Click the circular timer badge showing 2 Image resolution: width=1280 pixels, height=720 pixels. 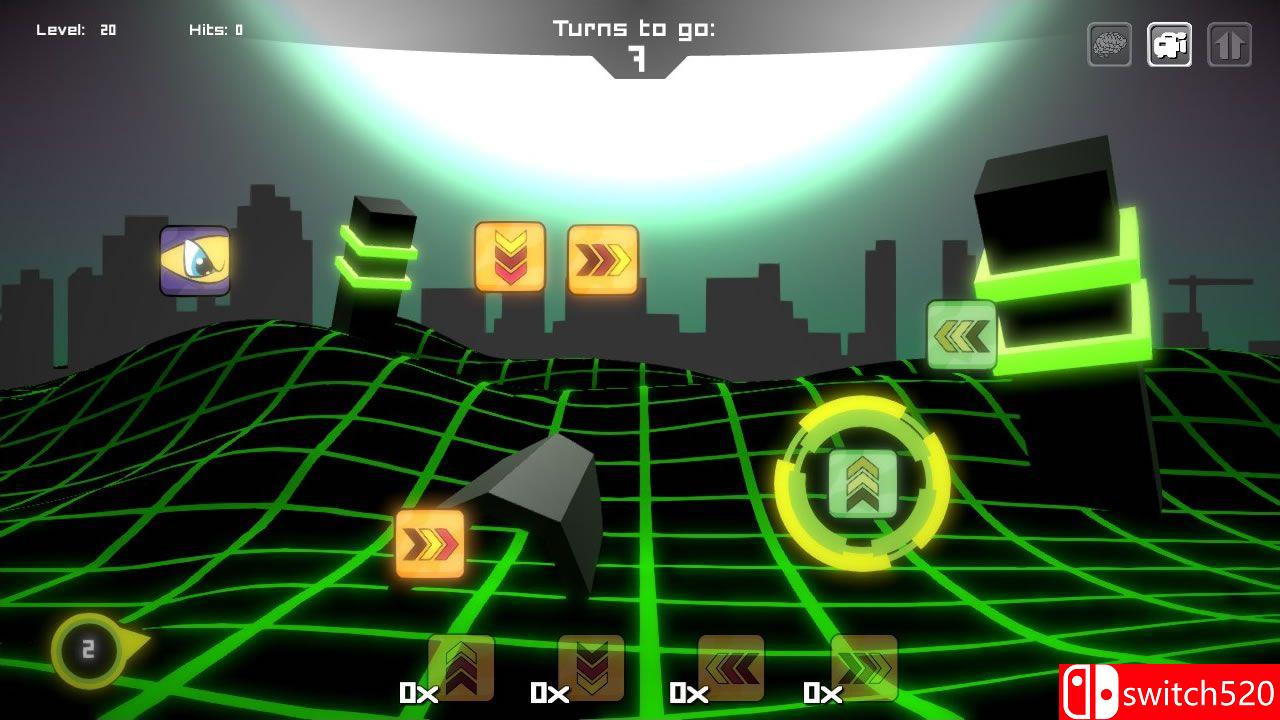pyautogui.click(x=88, y=650)
